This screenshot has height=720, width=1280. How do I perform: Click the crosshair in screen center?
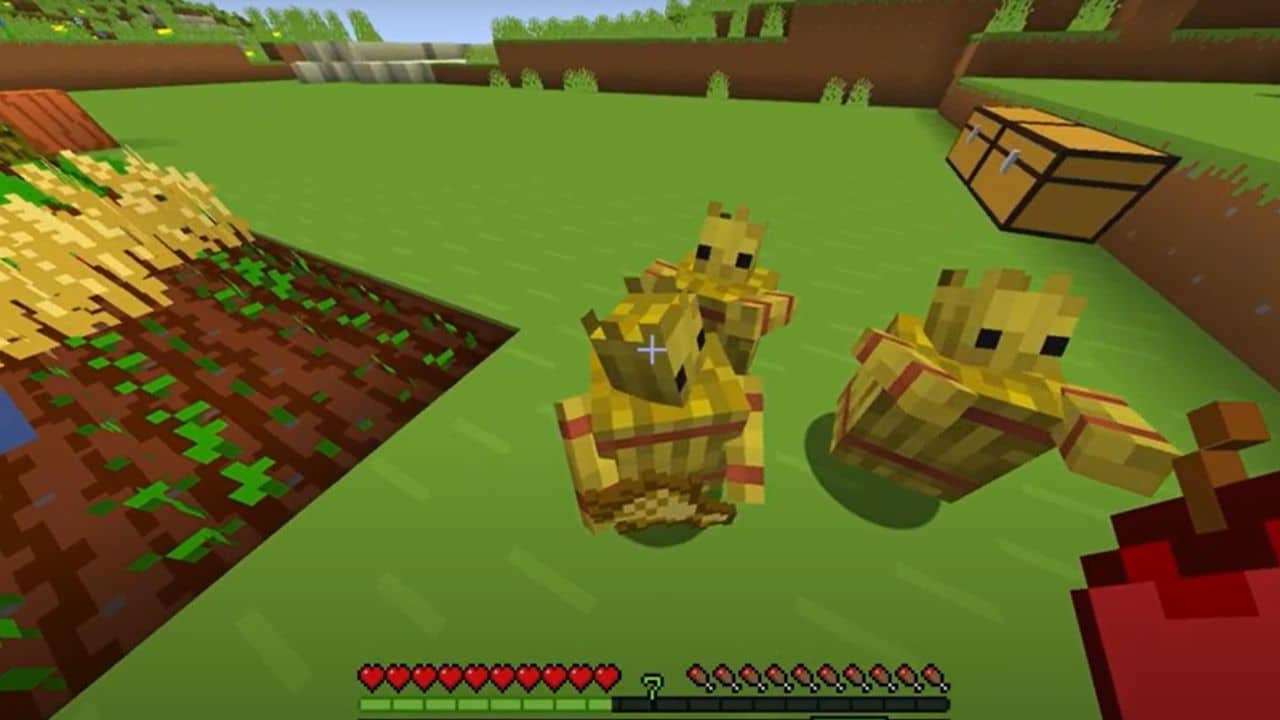[653, 350]
